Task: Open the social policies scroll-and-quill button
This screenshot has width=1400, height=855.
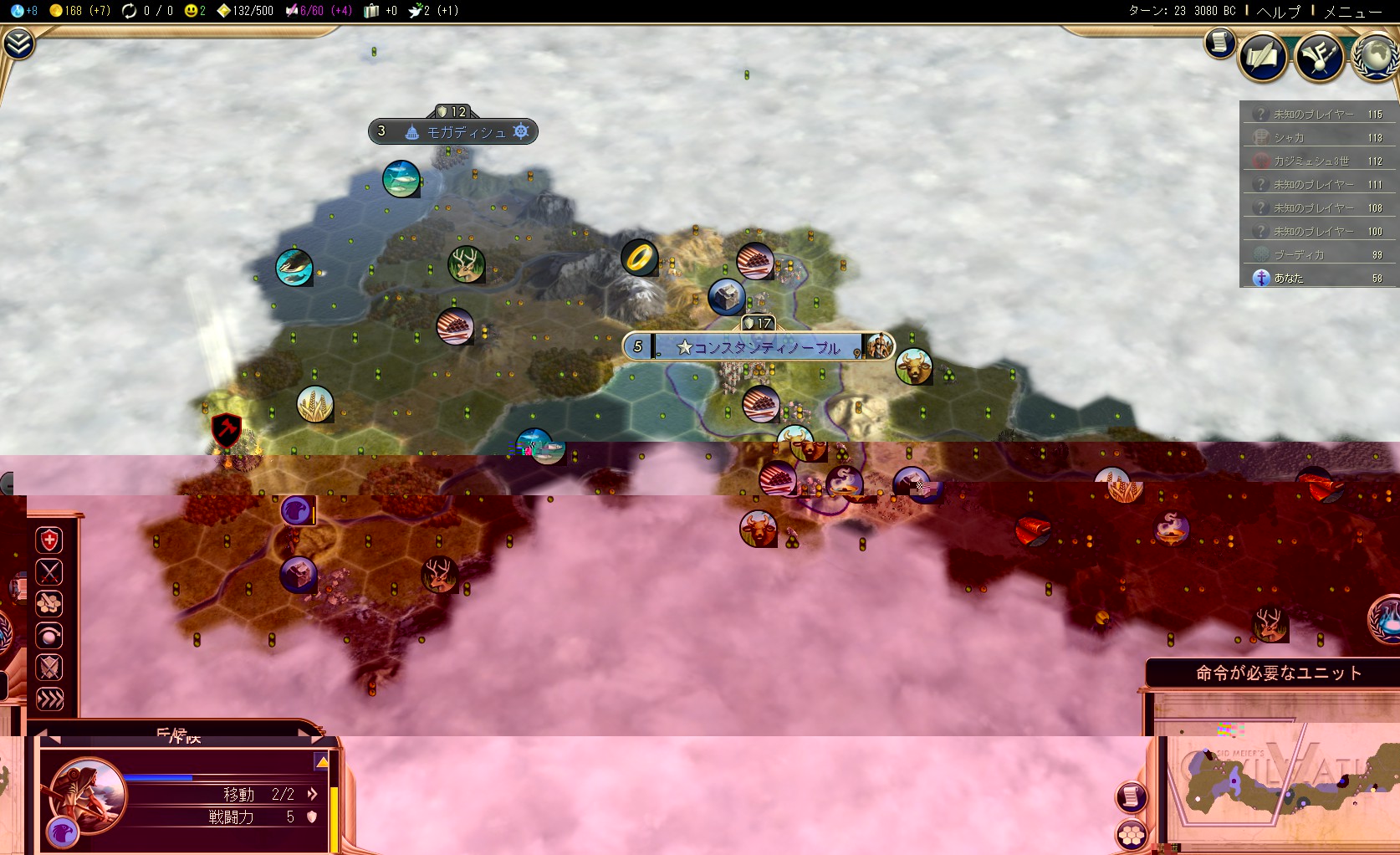Action: [1263, 57]
